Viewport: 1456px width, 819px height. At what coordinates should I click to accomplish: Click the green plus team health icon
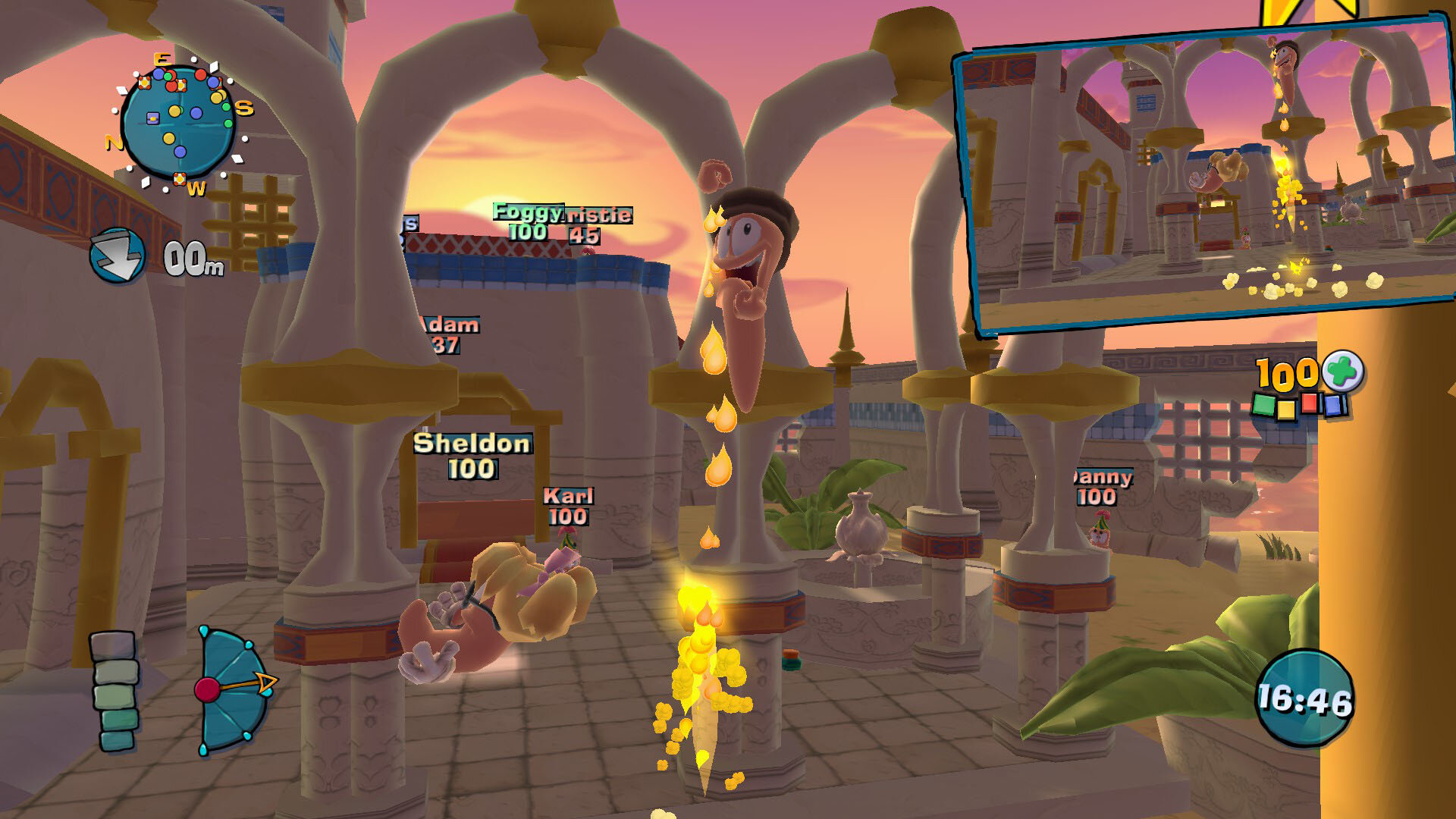click(x=1343, y=372)
